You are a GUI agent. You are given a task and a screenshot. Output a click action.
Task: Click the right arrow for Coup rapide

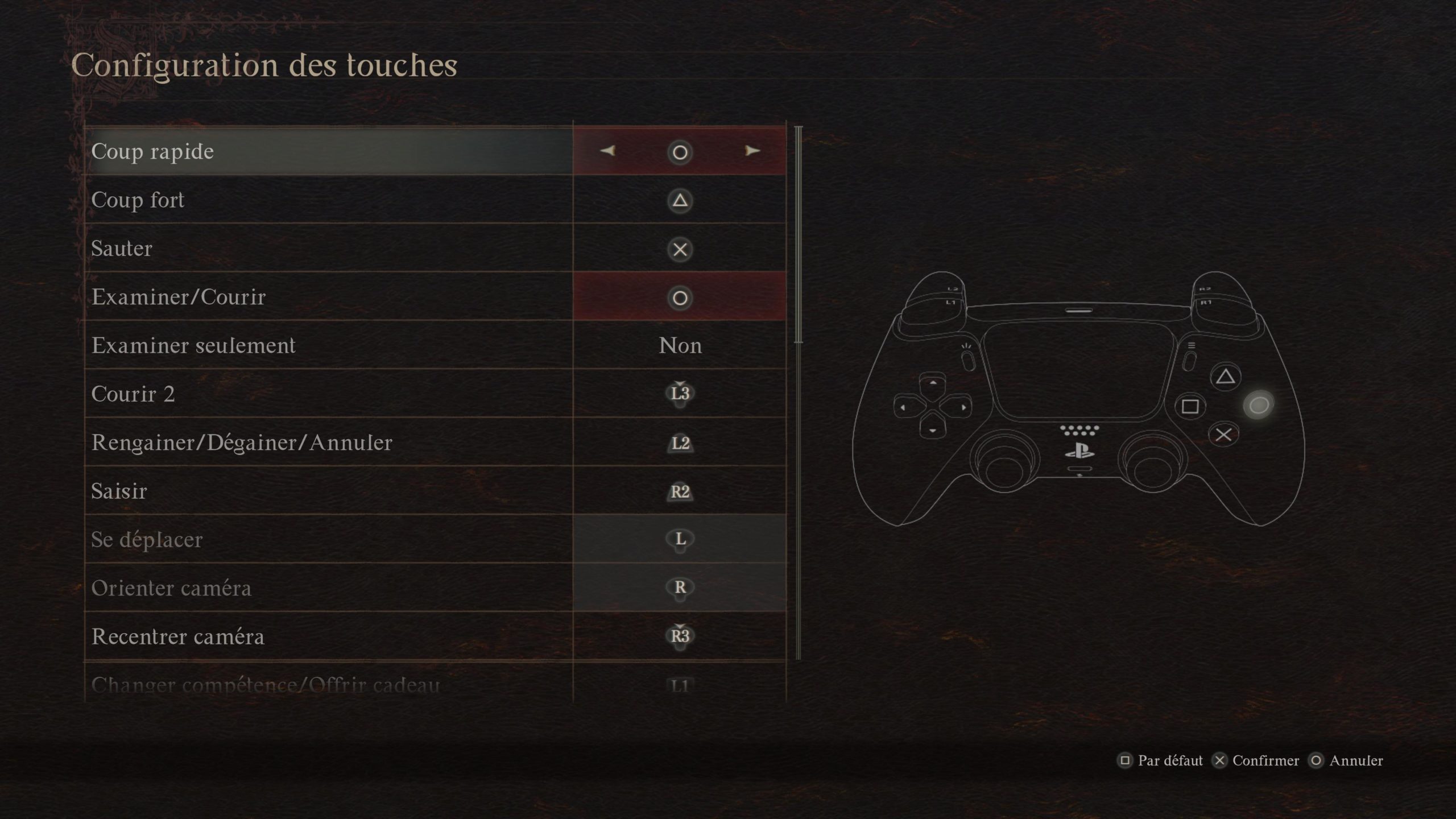(752, 151)
